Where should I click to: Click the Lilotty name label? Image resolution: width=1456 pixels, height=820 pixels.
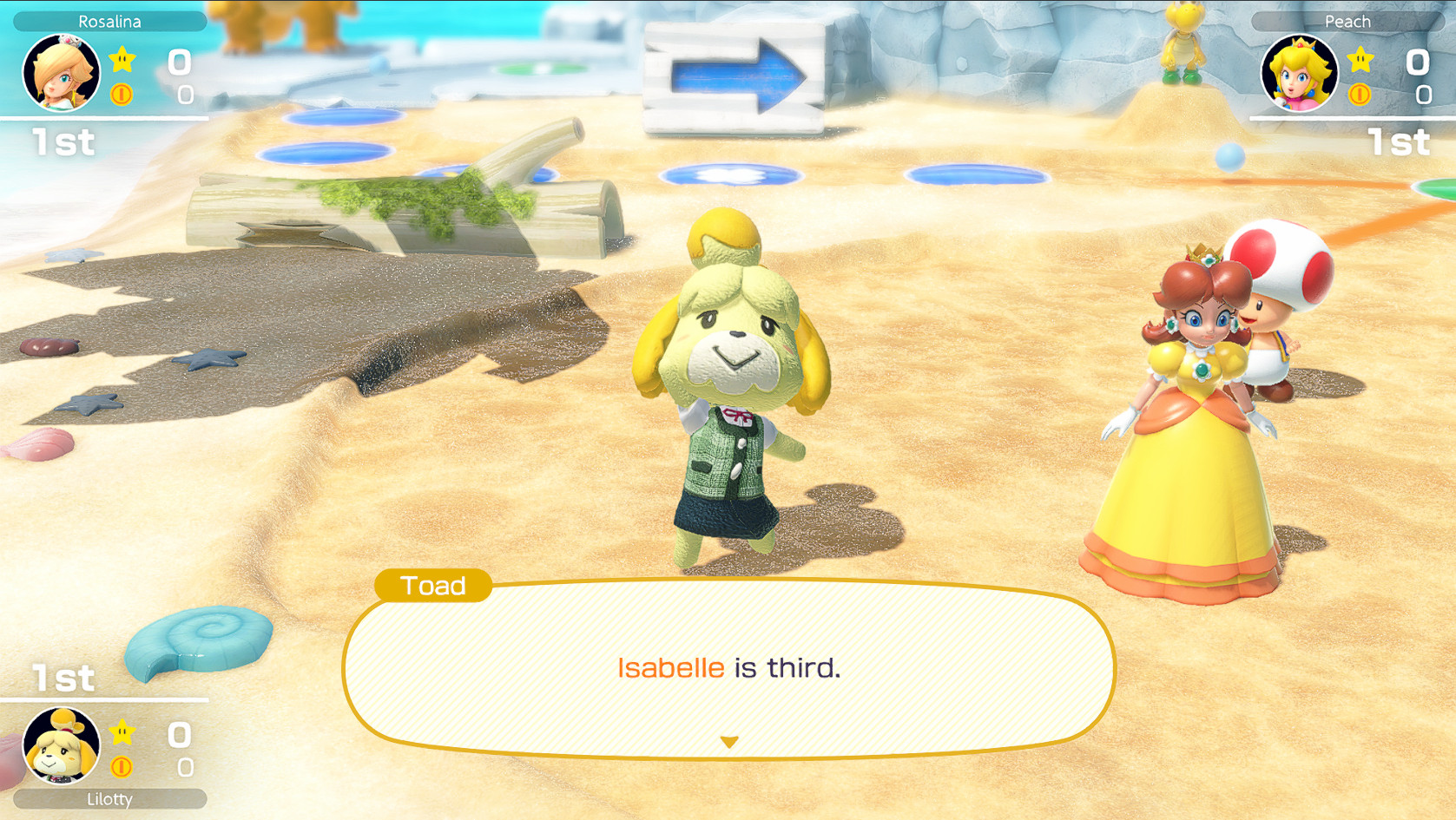point(109,799)
